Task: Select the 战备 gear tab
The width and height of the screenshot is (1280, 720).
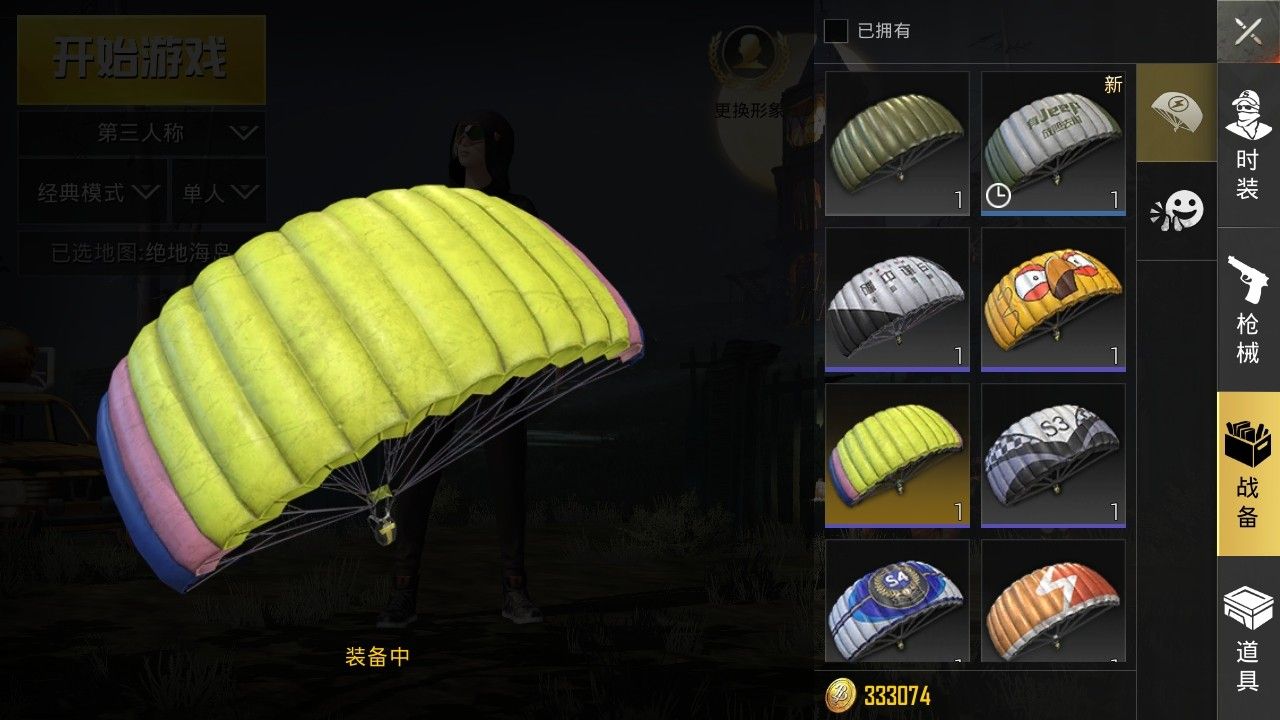Action: 1247,473
